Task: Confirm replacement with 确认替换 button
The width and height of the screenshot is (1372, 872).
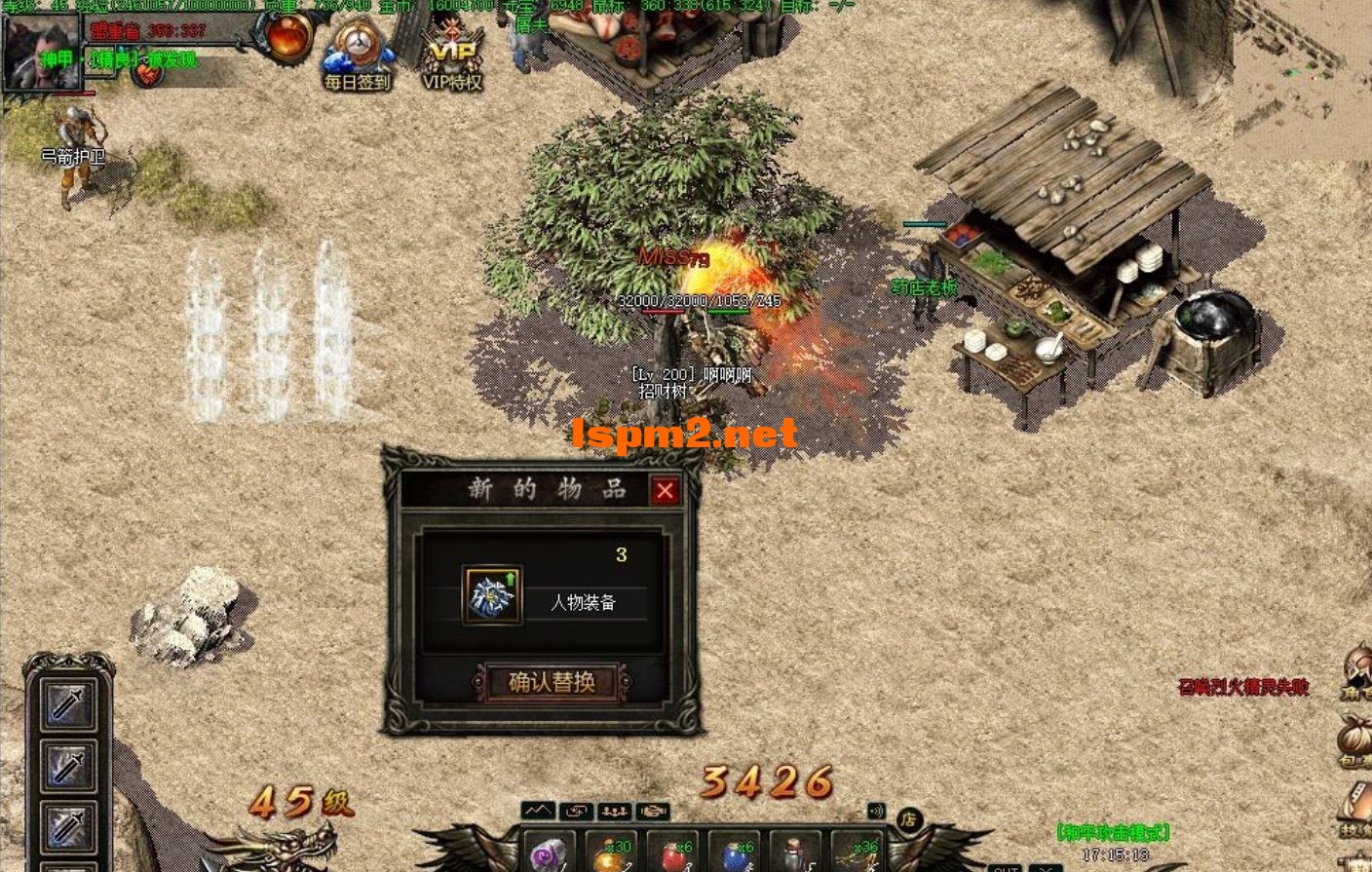Action: click(x=552, y=682)
